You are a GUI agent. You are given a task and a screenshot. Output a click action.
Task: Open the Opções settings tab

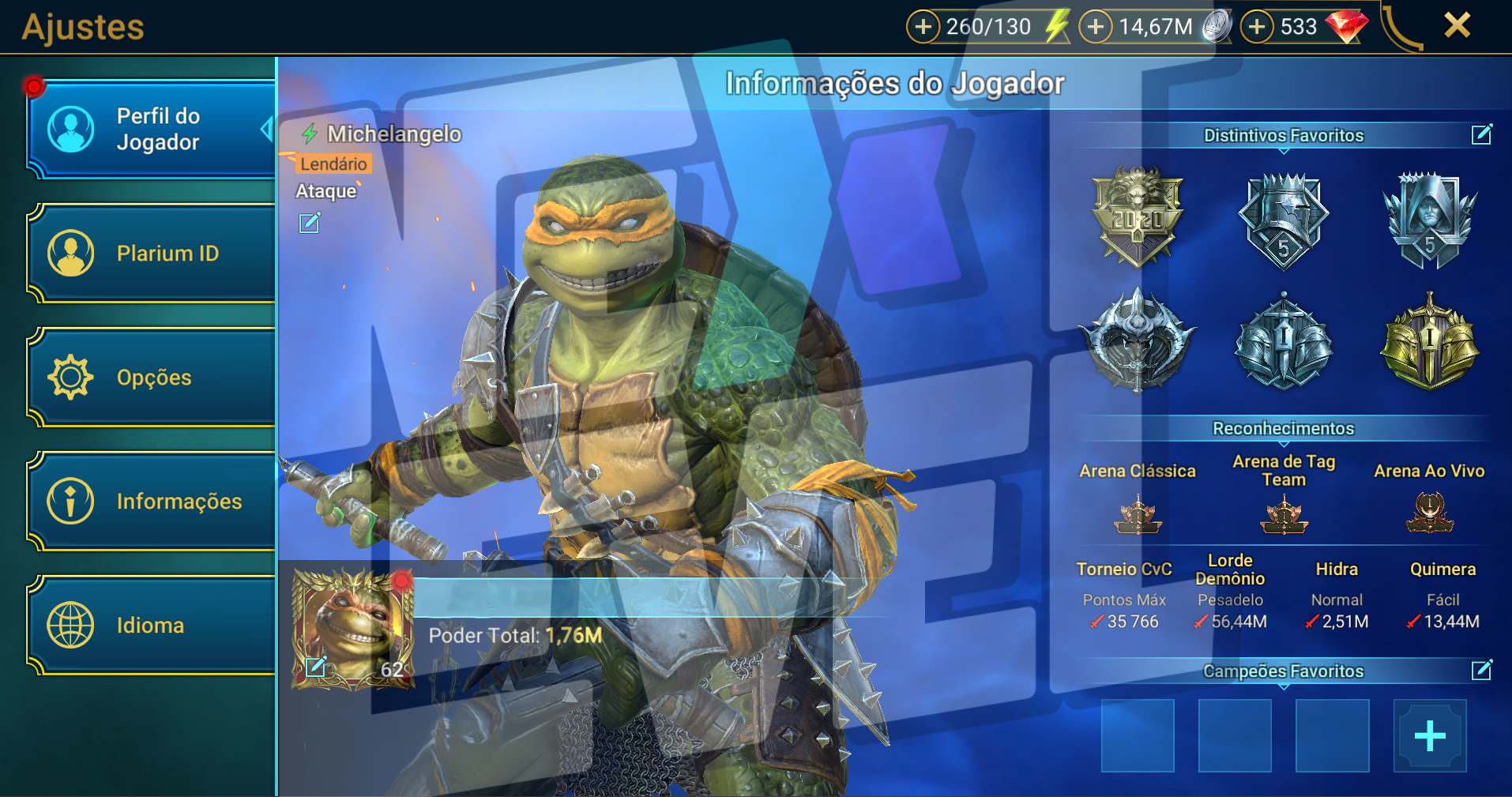pyautogui.click(x=152, y=378)
